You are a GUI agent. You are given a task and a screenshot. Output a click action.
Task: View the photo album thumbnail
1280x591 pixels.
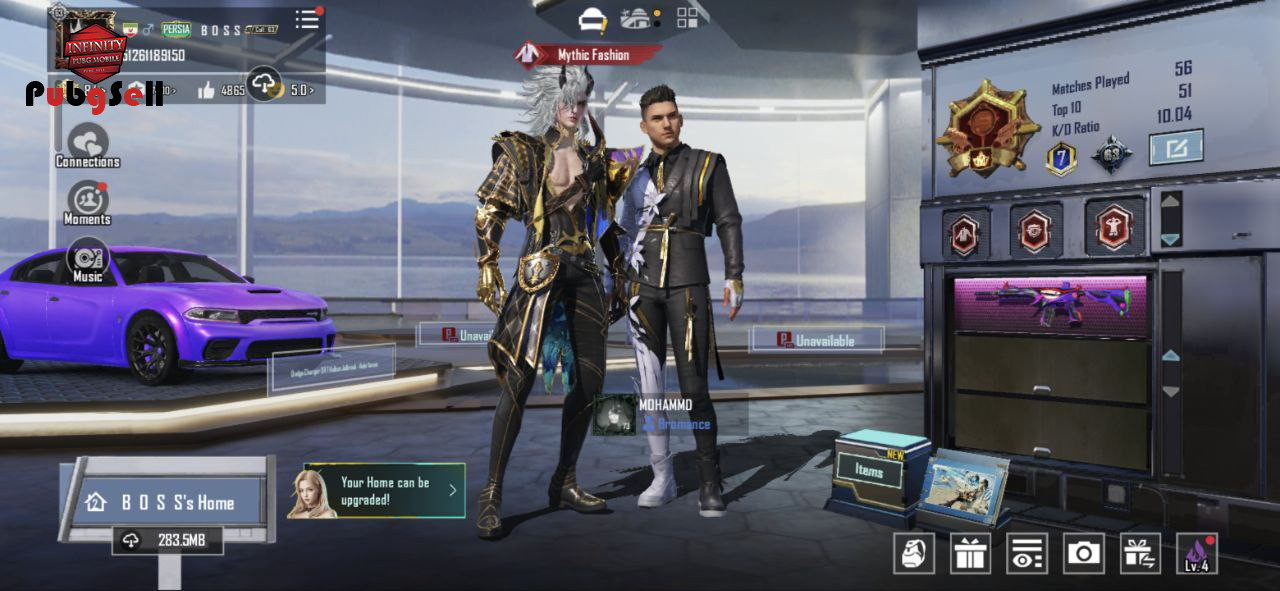pyautogui.click(x=964, y=487)
